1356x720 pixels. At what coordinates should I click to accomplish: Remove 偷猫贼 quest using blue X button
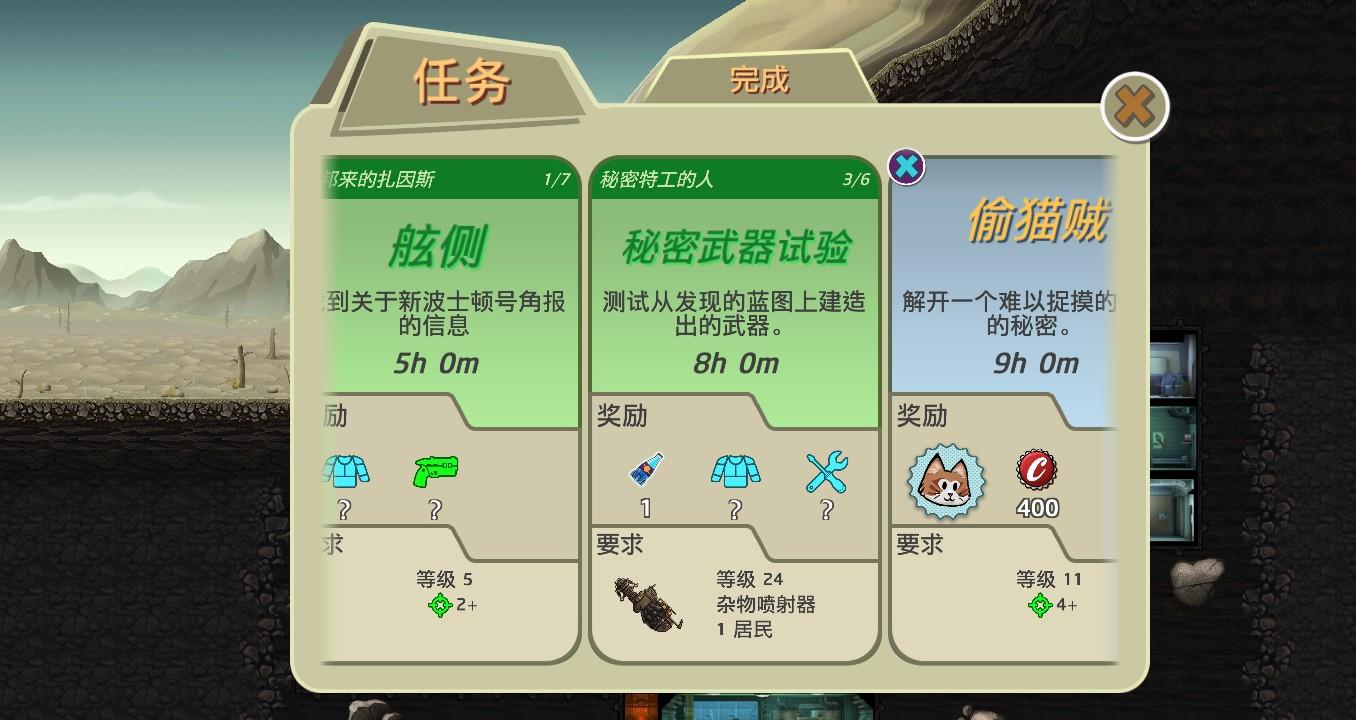906,167
